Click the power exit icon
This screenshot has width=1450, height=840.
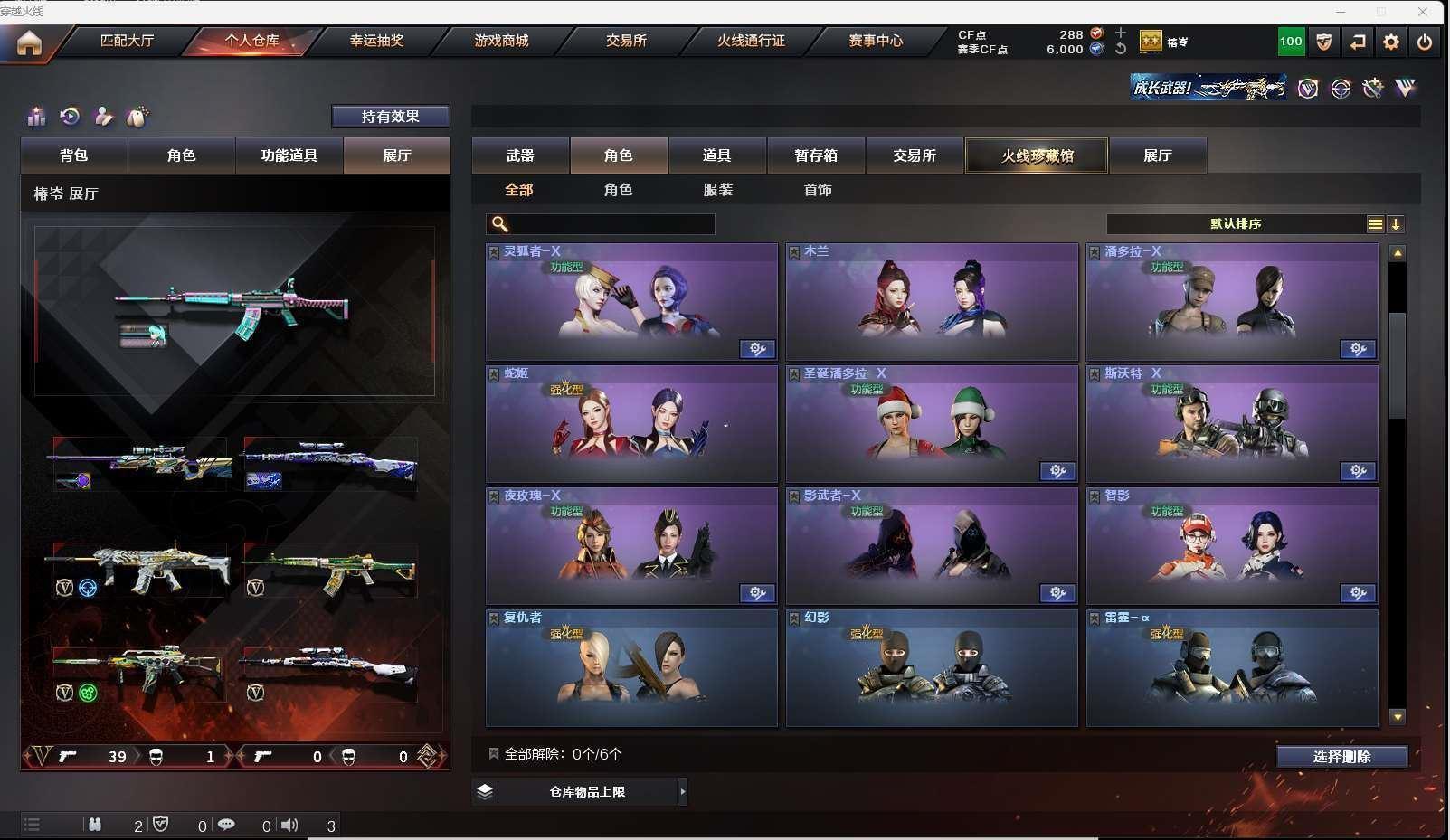[1425, 42]
